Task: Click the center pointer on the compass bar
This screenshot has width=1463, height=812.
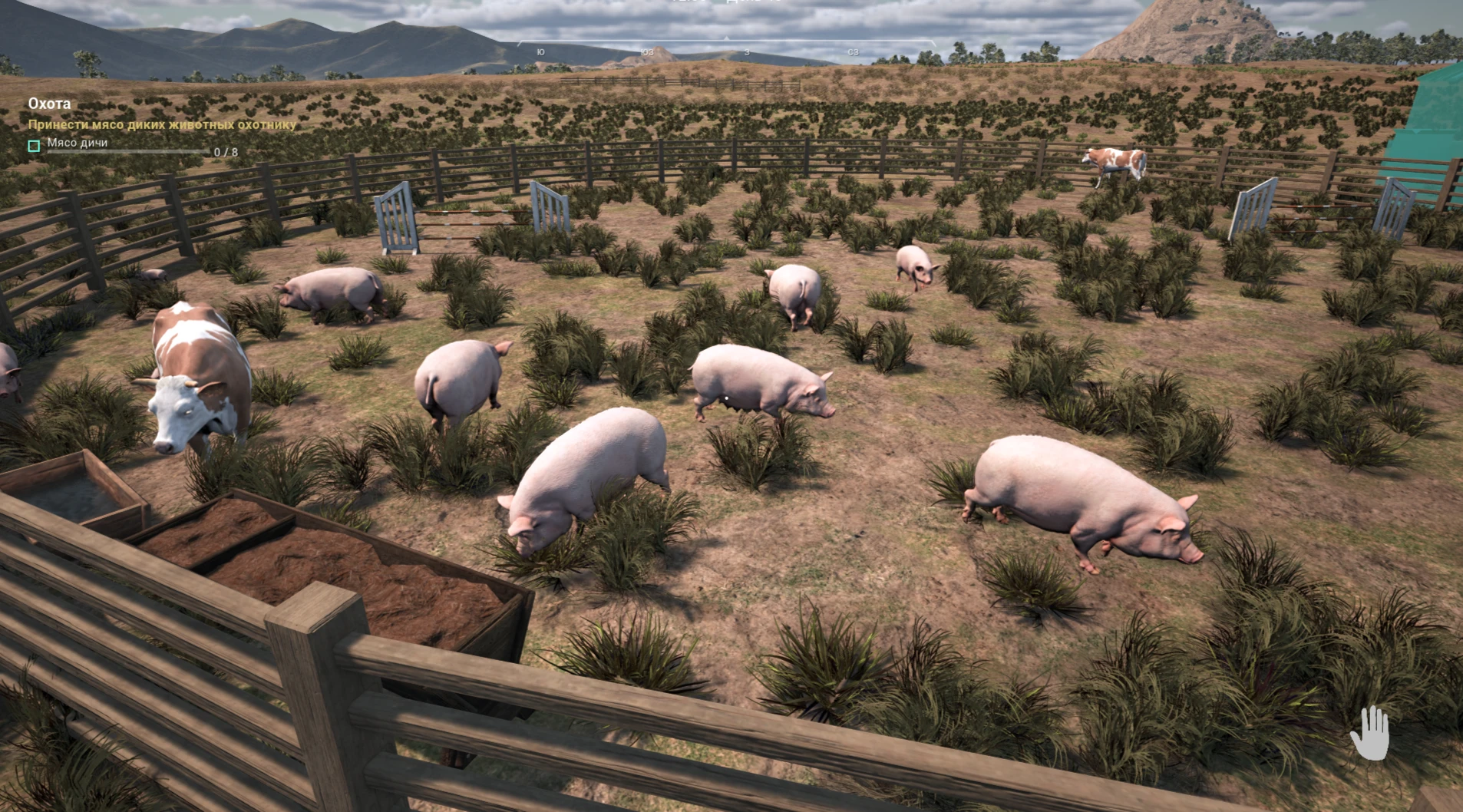Action: point(725,37)
